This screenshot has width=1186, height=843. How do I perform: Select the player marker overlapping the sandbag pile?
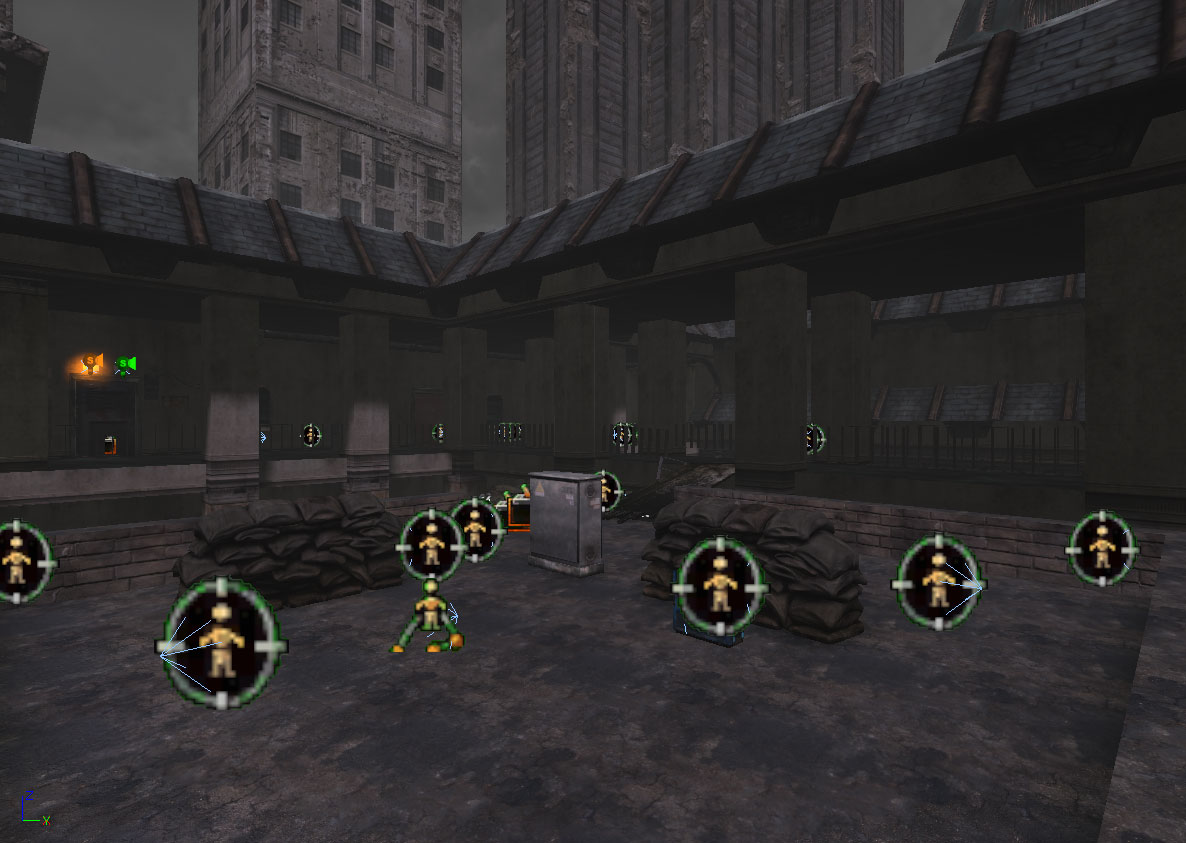[720, 587]
